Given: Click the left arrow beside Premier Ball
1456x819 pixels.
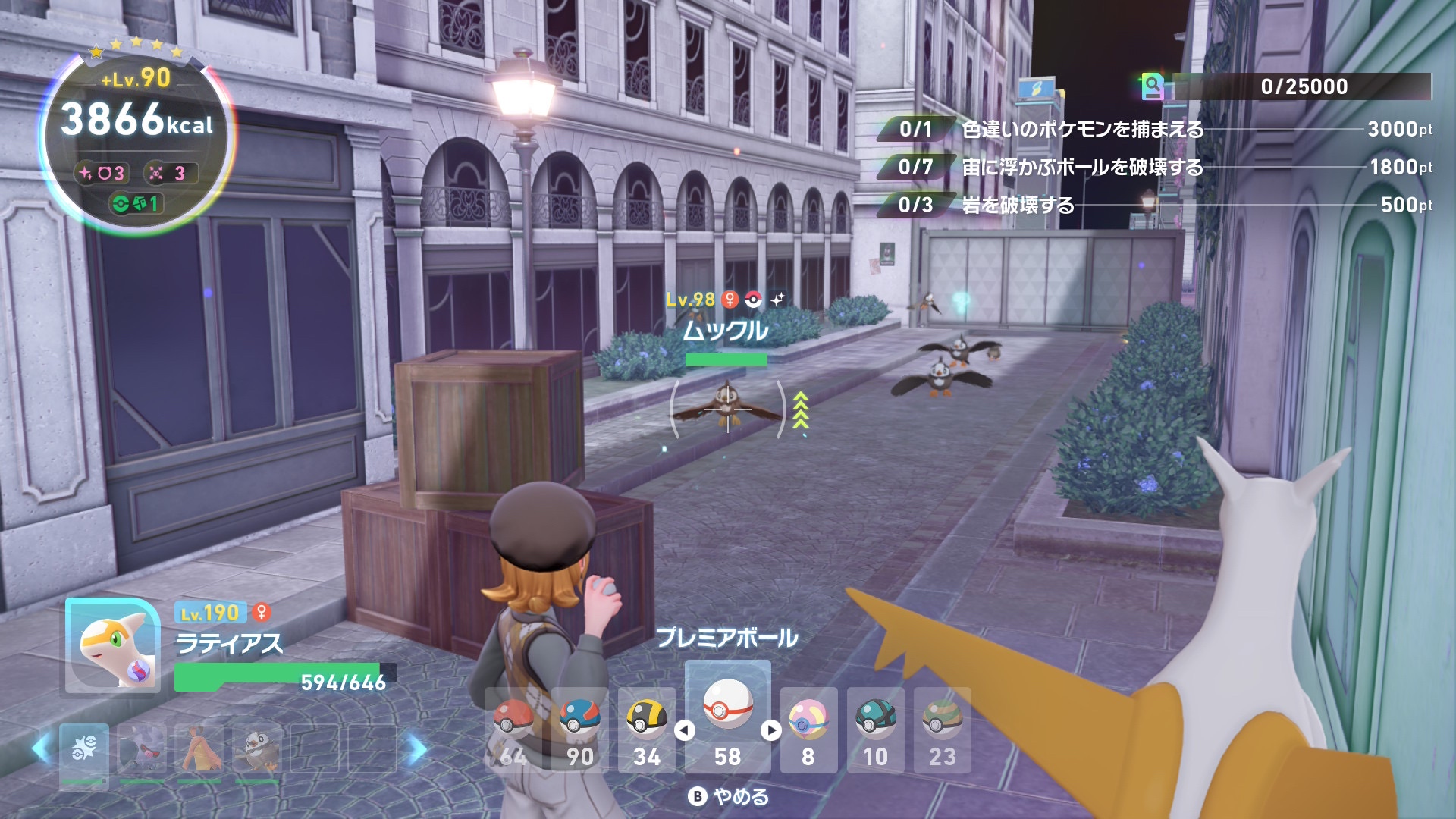Looking at the screenshot, I should (x=685, y=730).
